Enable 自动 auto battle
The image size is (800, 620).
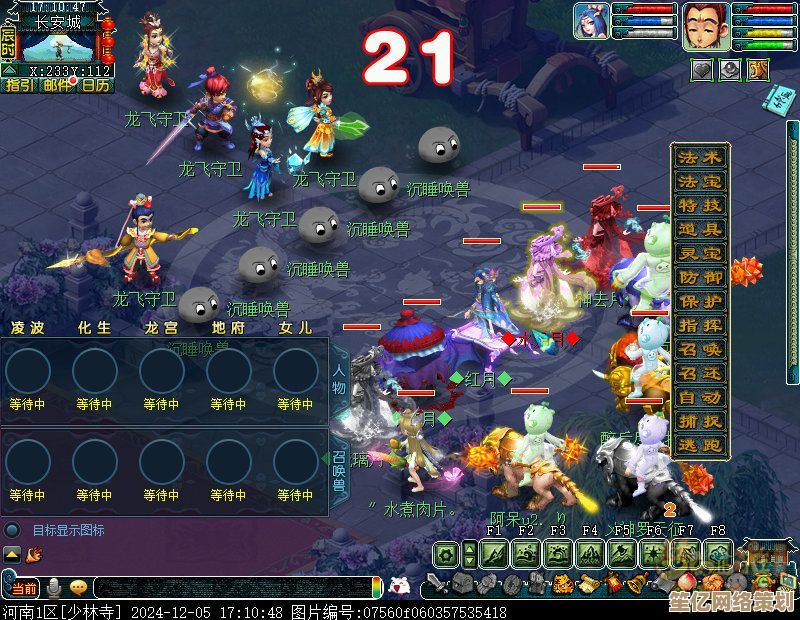[699, 397]
